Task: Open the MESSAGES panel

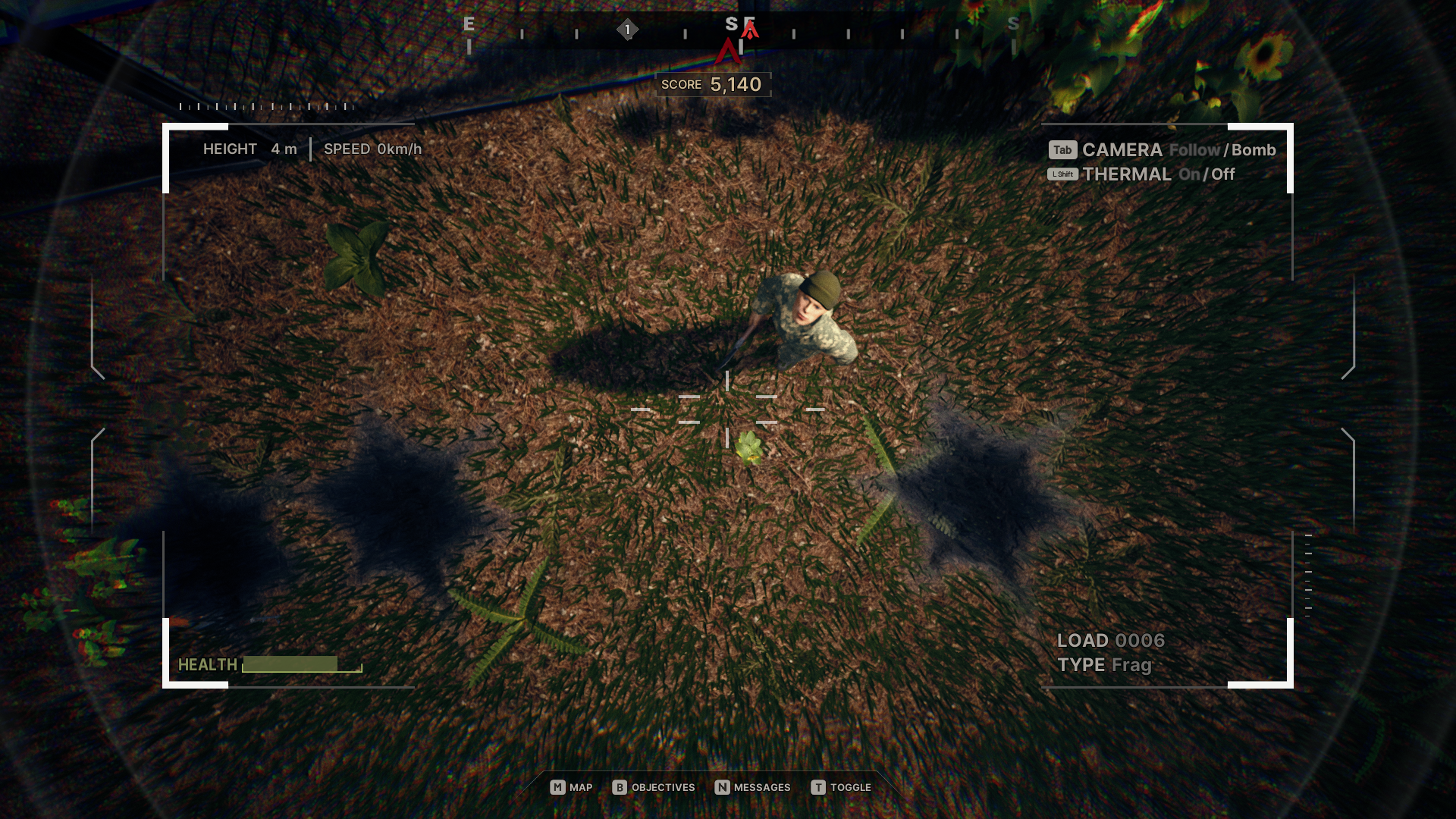Action: point(761,787)
